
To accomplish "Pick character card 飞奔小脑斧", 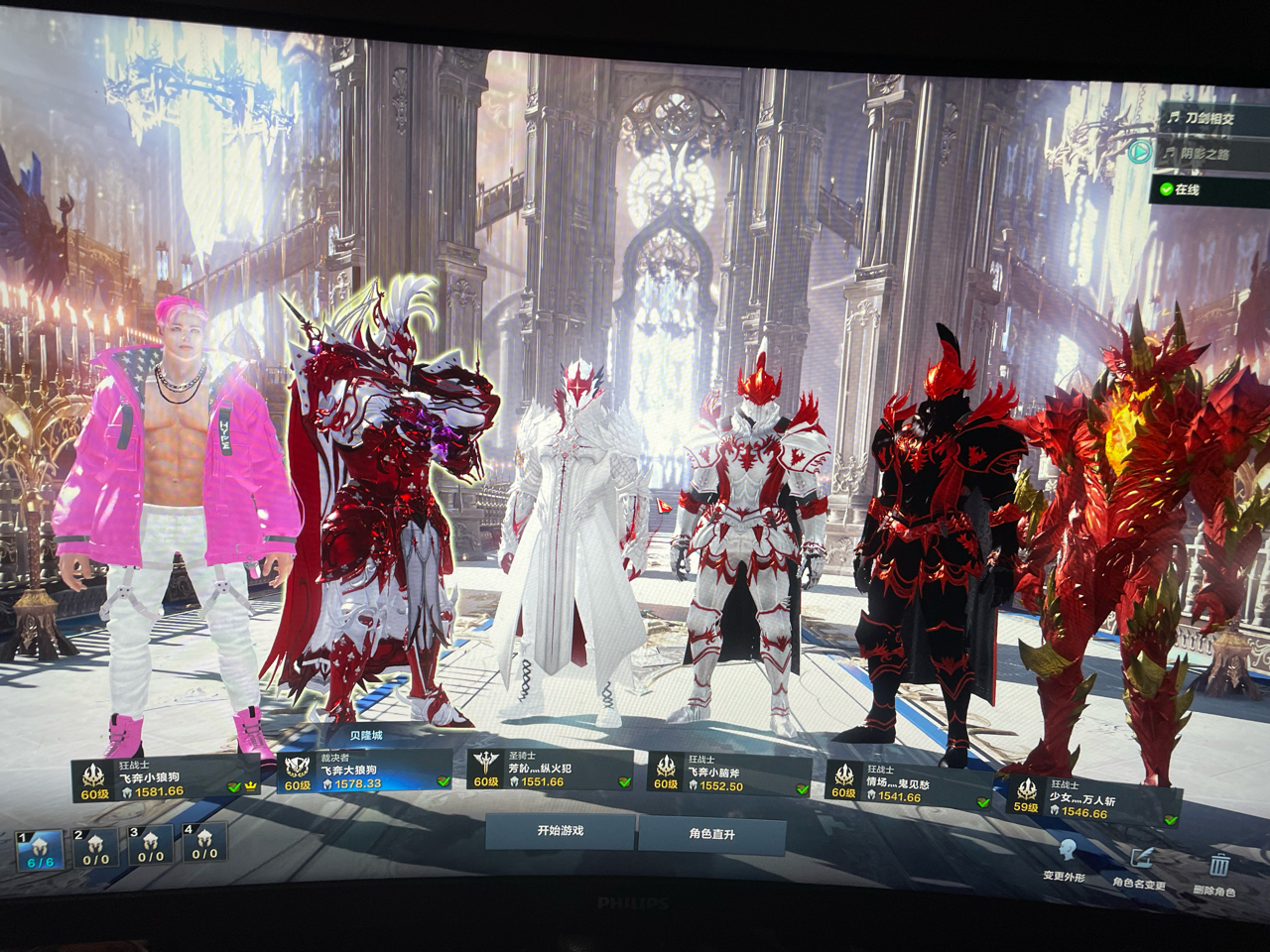I will click(729, 773).
